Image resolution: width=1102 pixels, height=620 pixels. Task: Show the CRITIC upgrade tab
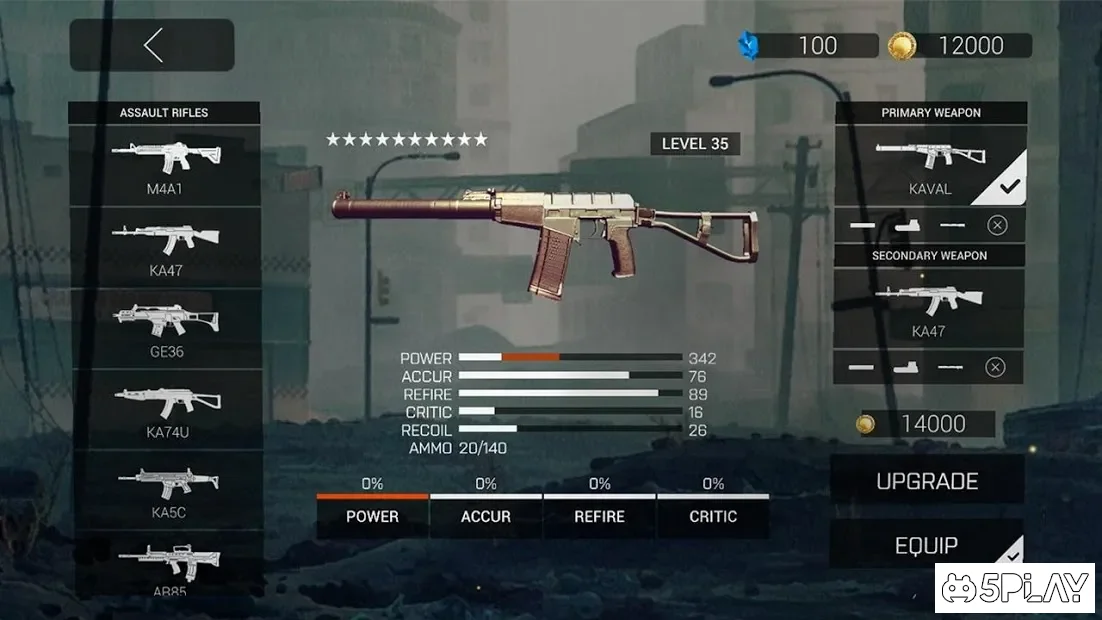point(713,517)
